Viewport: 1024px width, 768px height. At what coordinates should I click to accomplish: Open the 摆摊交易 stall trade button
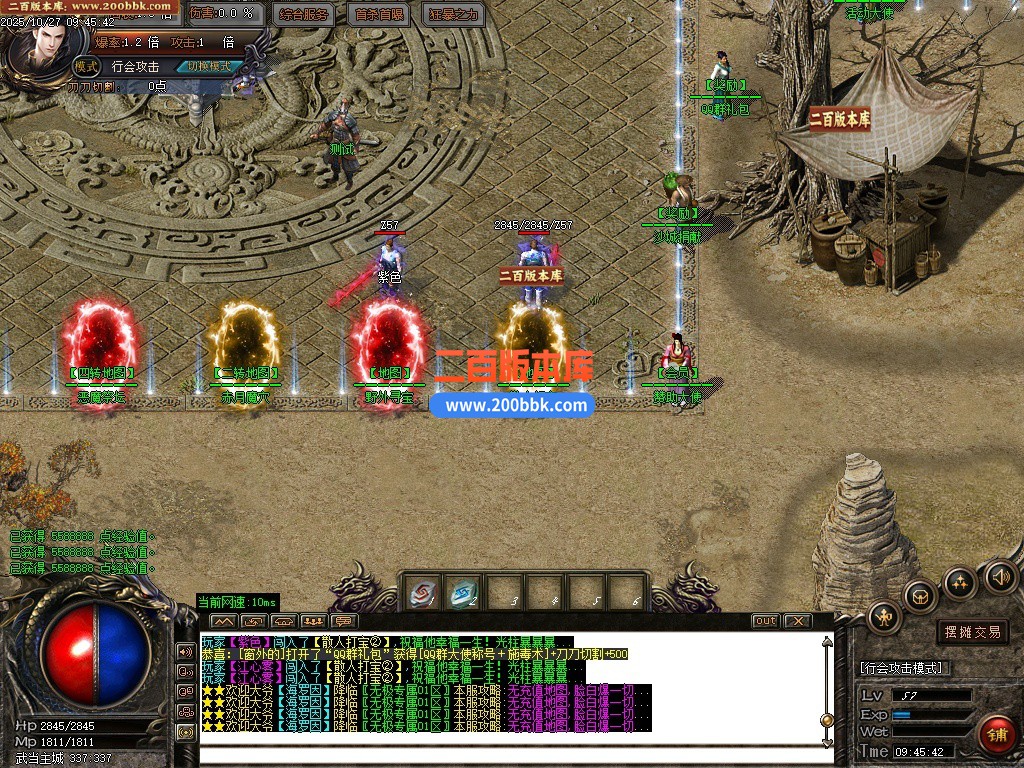point(973,632)
